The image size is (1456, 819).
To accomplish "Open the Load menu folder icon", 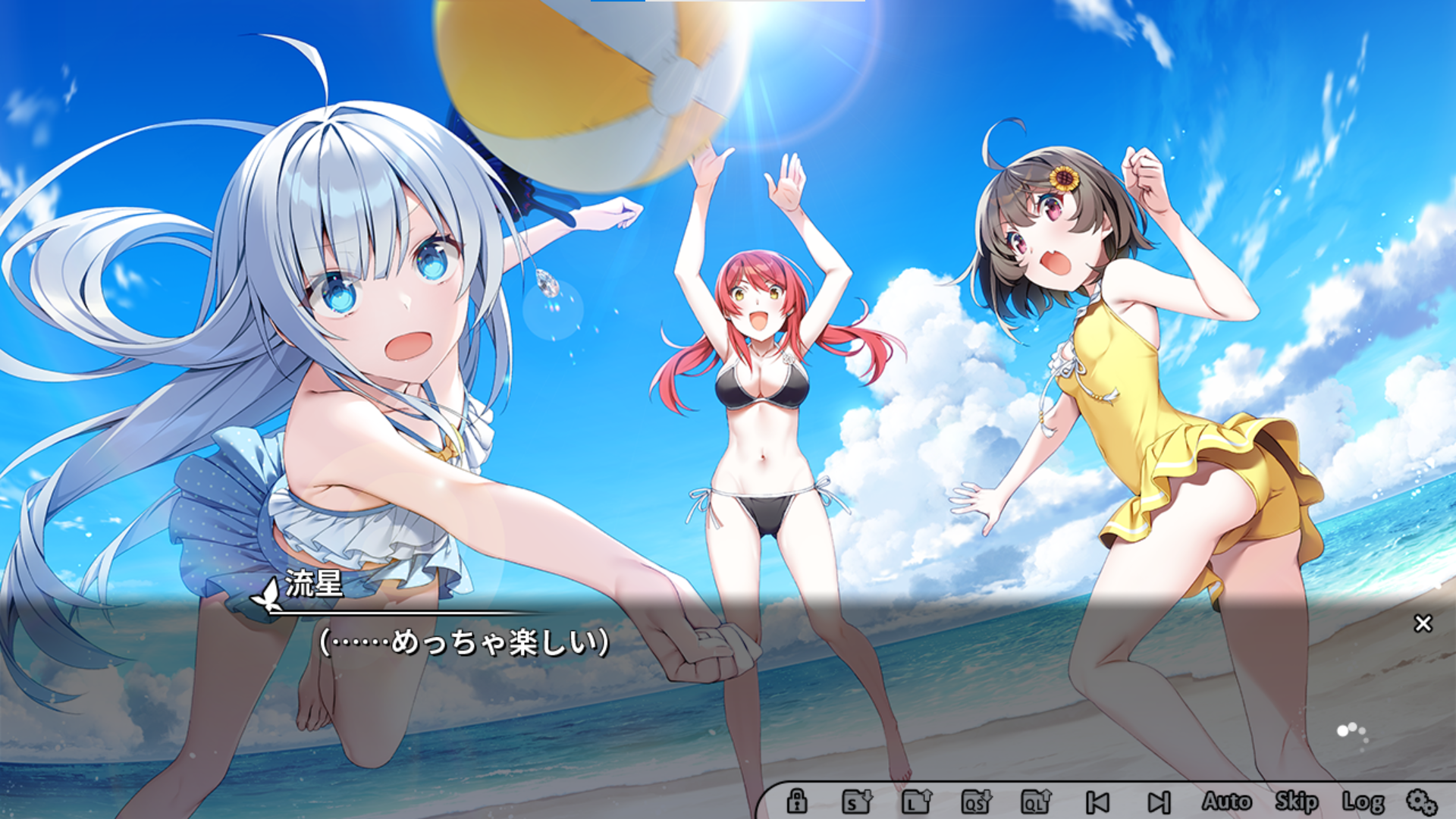I will [x=917, y=801].
